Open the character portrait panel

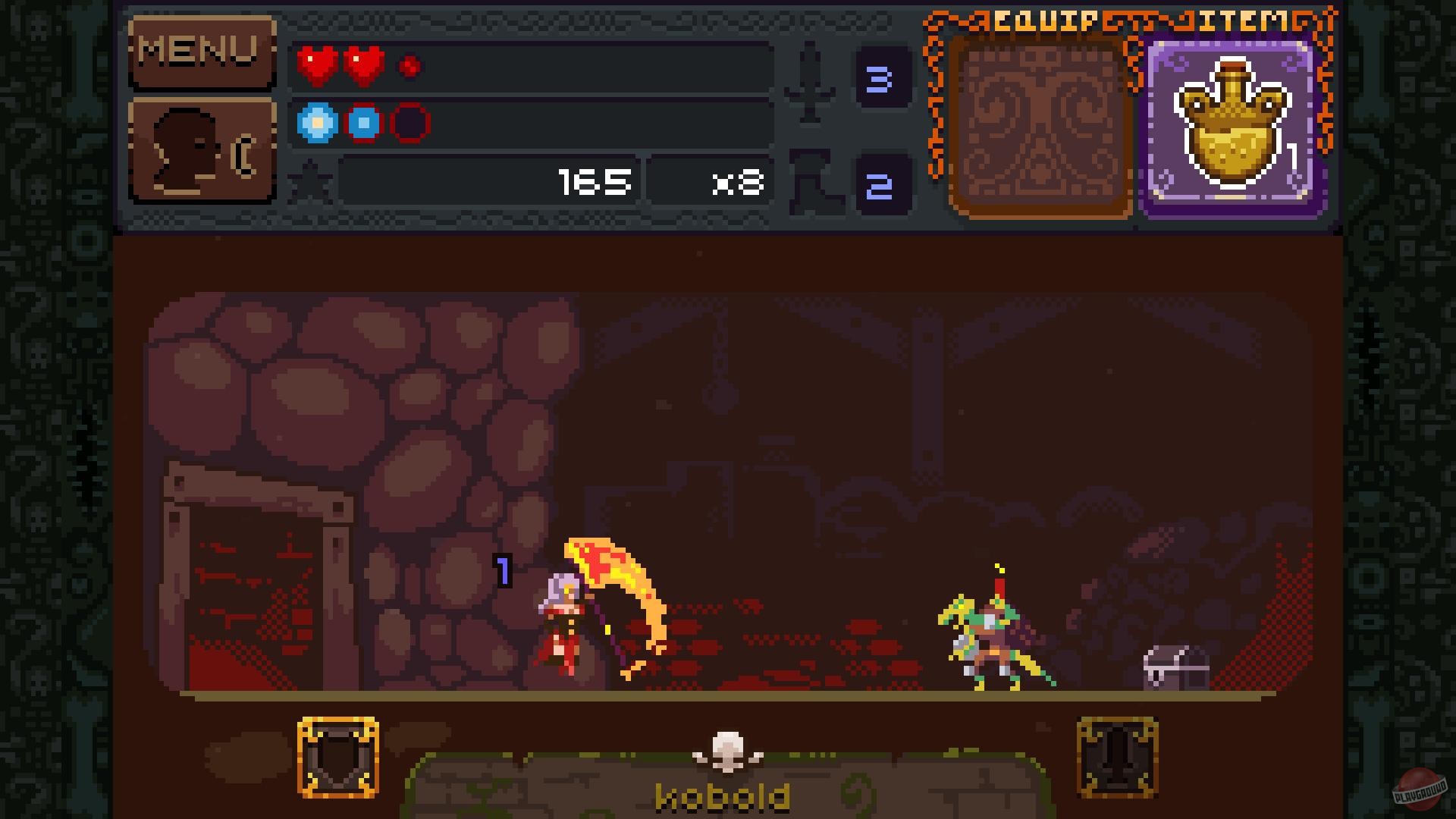pos(201,148)
